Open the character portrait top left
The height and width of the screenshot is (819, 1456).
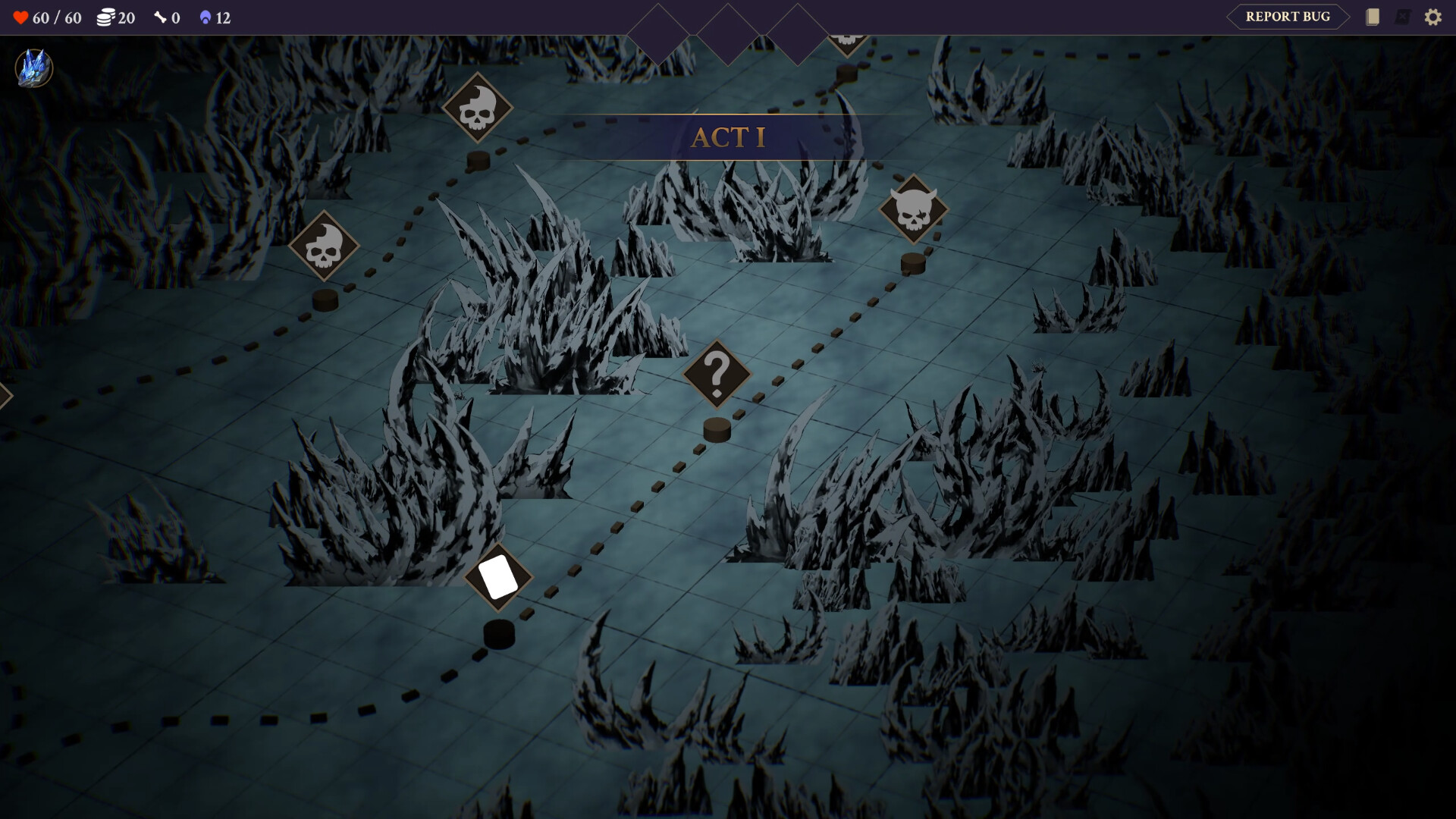(33, 68)
